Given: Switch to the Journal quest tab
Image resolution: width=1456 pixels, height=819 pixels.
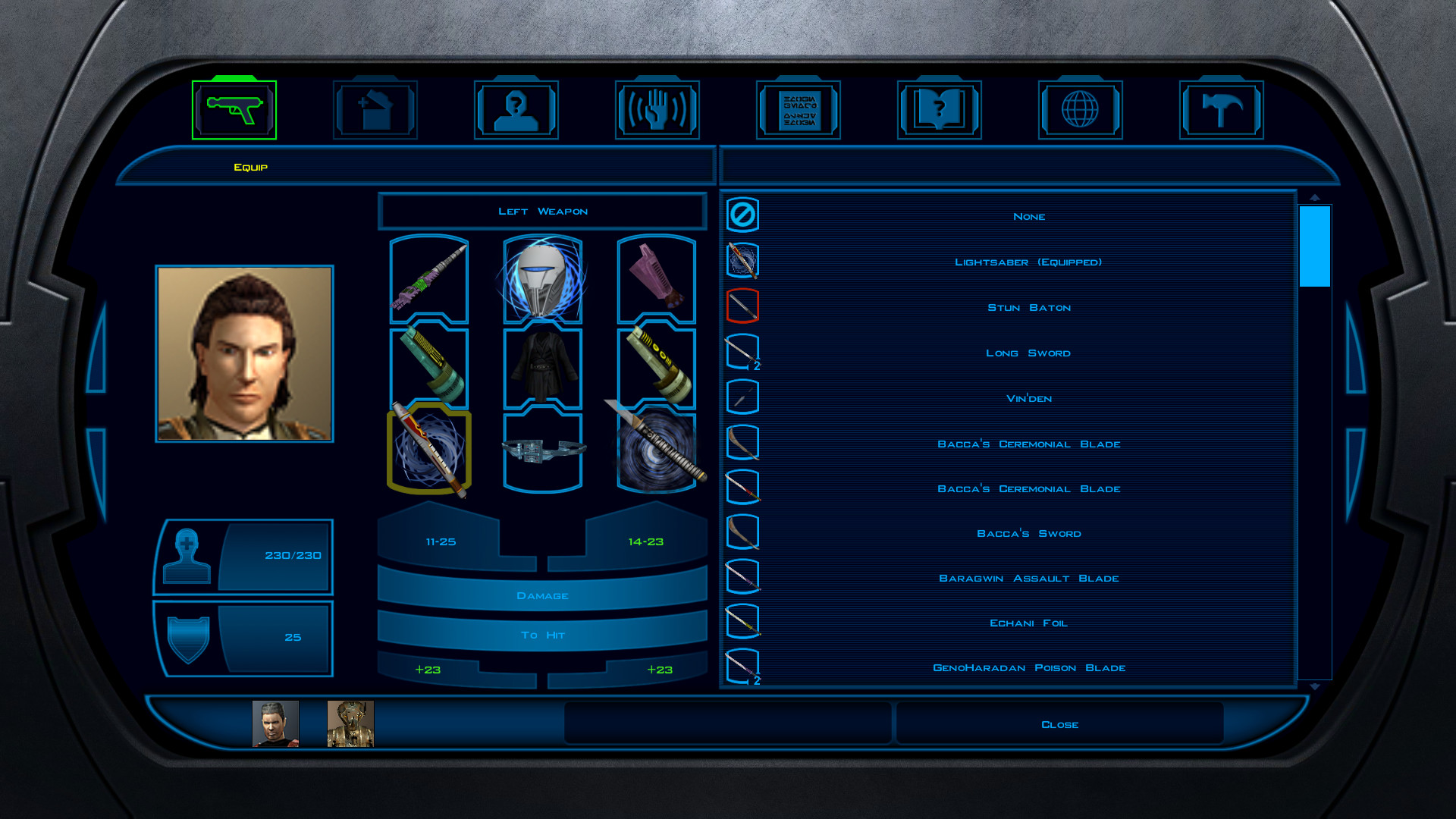Looking at the screenshot, I should click(940, 110).
